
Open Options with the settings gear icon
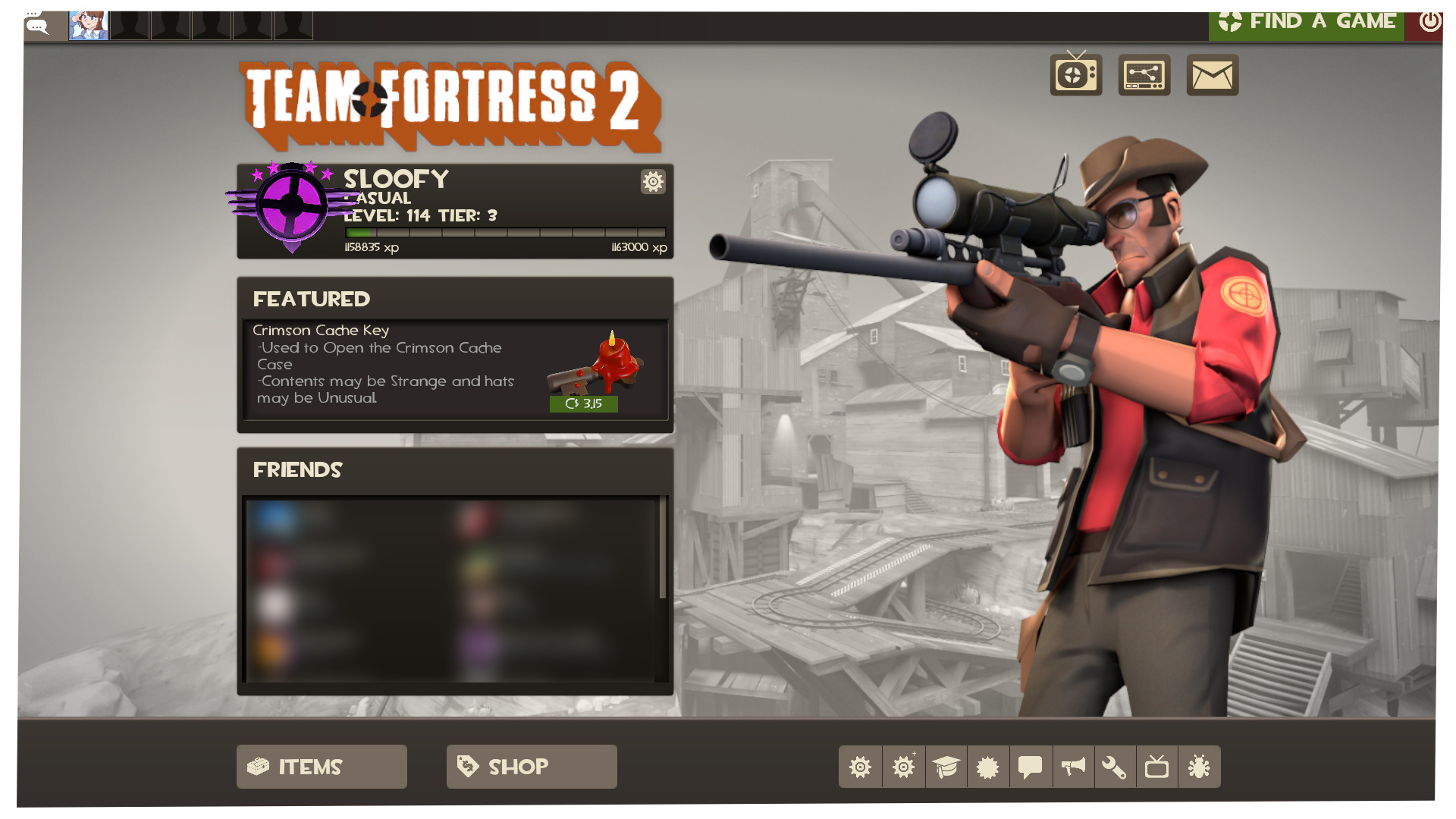tap(861, 767)
